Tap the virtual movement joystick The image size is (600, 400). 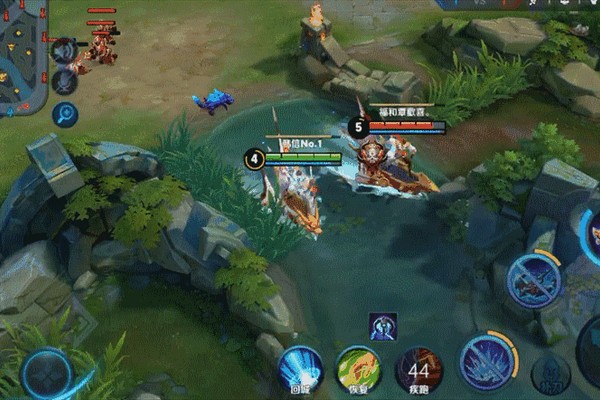(x=45, y=374)
